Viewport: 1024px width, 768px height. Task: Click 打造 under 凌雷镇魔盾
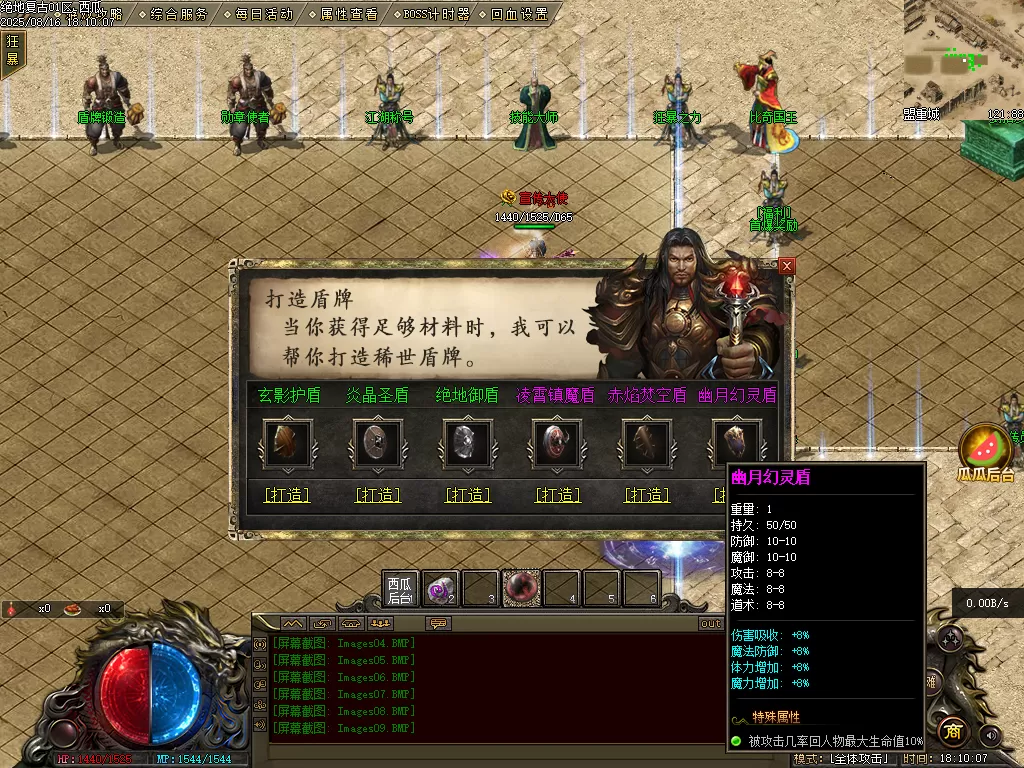[x=557, y=495]
